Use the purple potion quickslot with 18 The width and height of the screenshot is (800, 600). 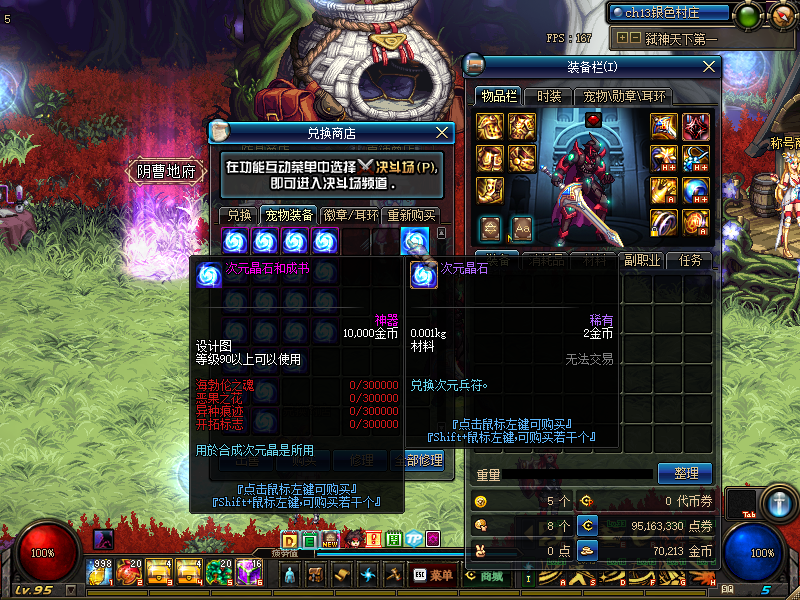[x=250, y=573]
